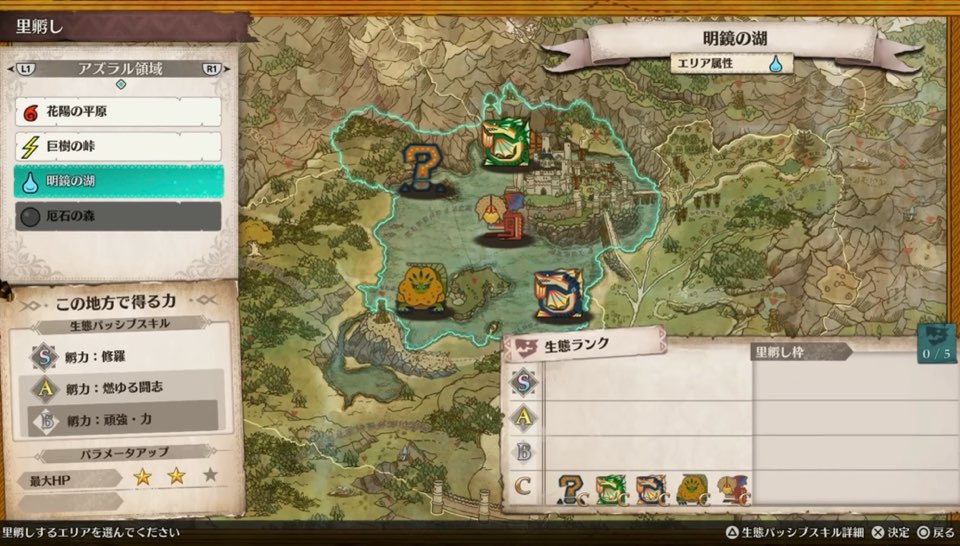Select the highlighted 明鏡の湖 entry

118,181
